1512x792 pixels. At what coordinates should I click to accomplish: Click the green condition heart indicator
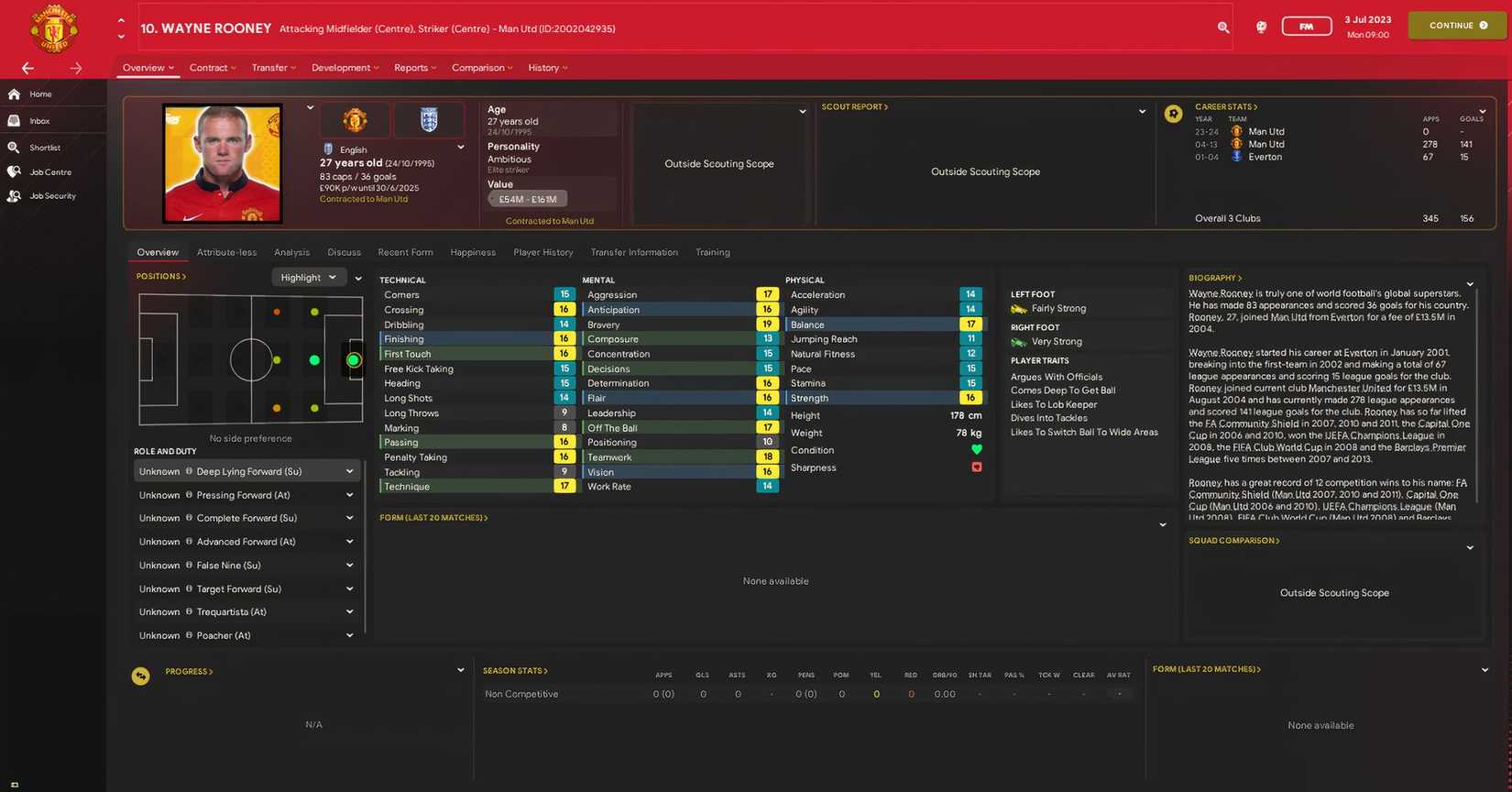[x=976, y=449]
